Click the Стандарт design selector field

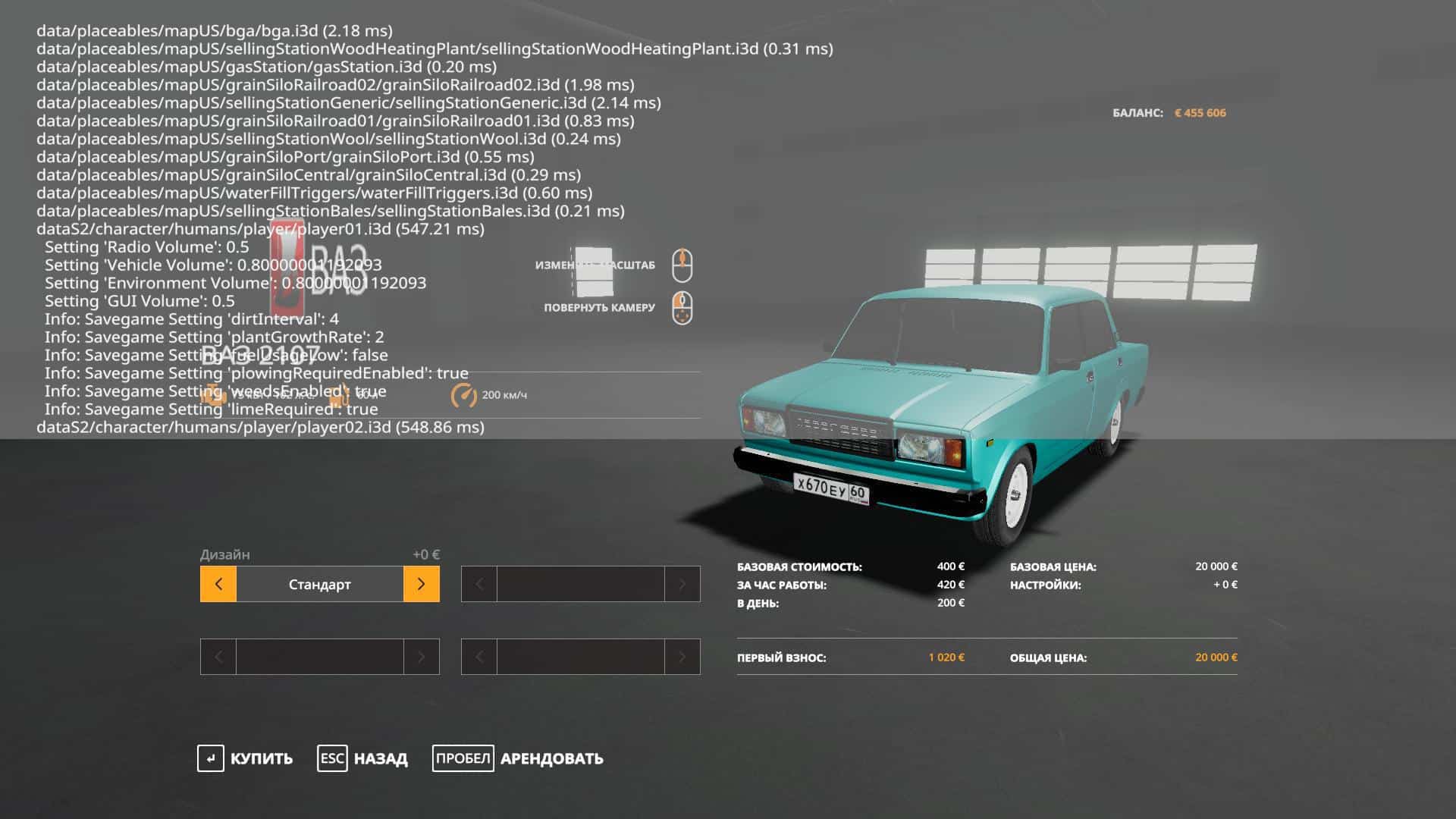tap(319, 584)
